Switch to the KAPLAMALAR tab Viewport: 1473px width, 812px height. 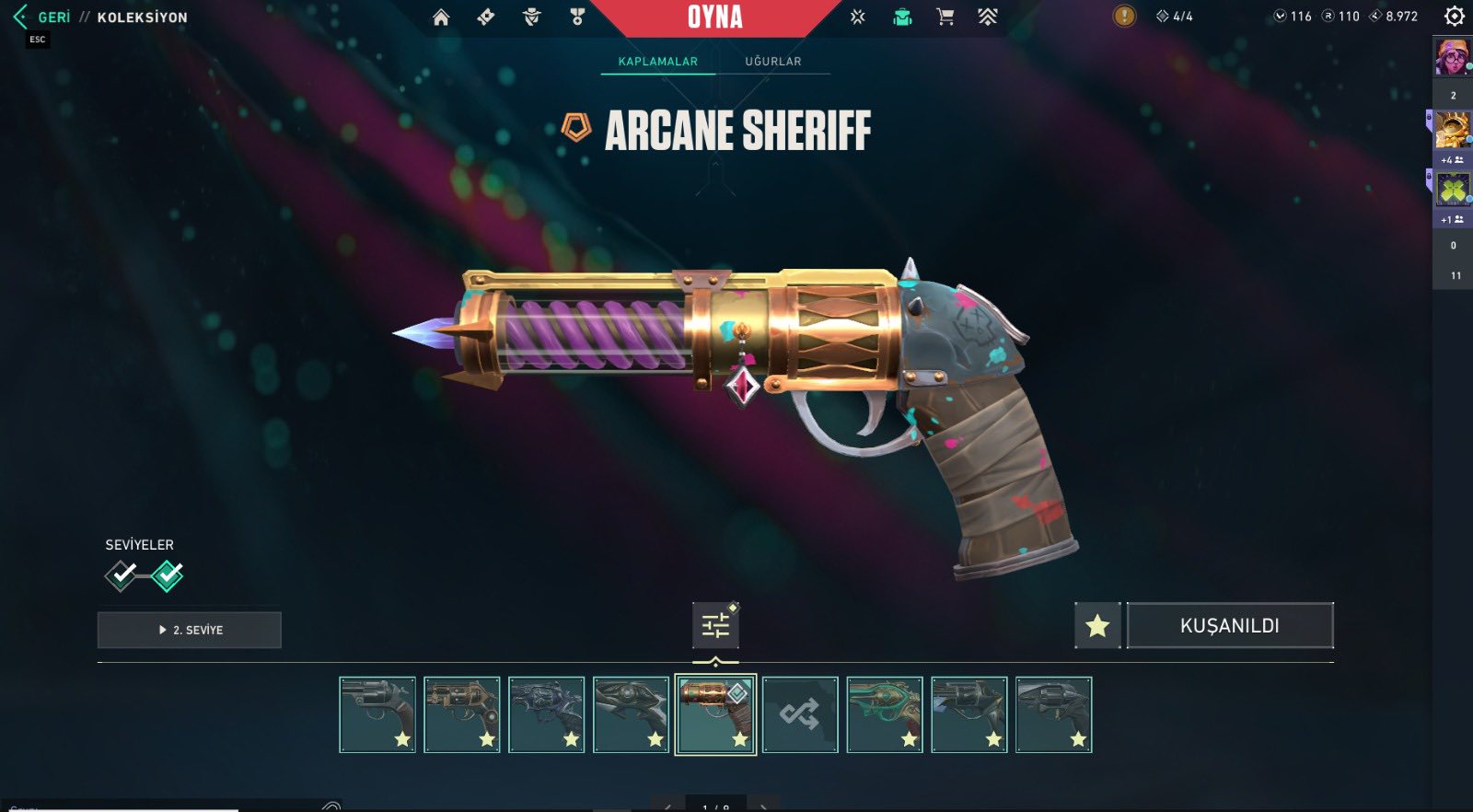657,62
